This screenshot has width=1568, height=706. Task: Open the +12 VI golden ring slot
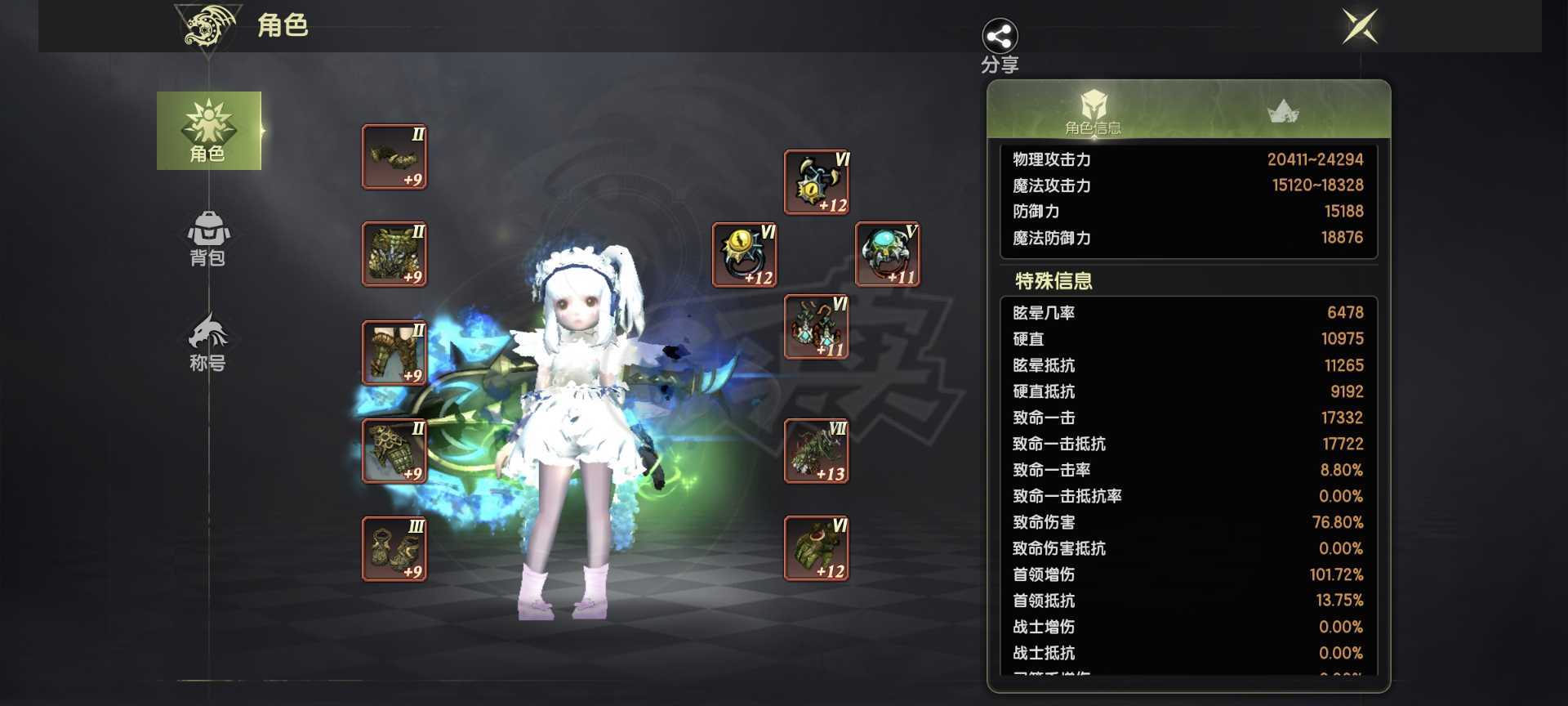click(x=745, y=254)
